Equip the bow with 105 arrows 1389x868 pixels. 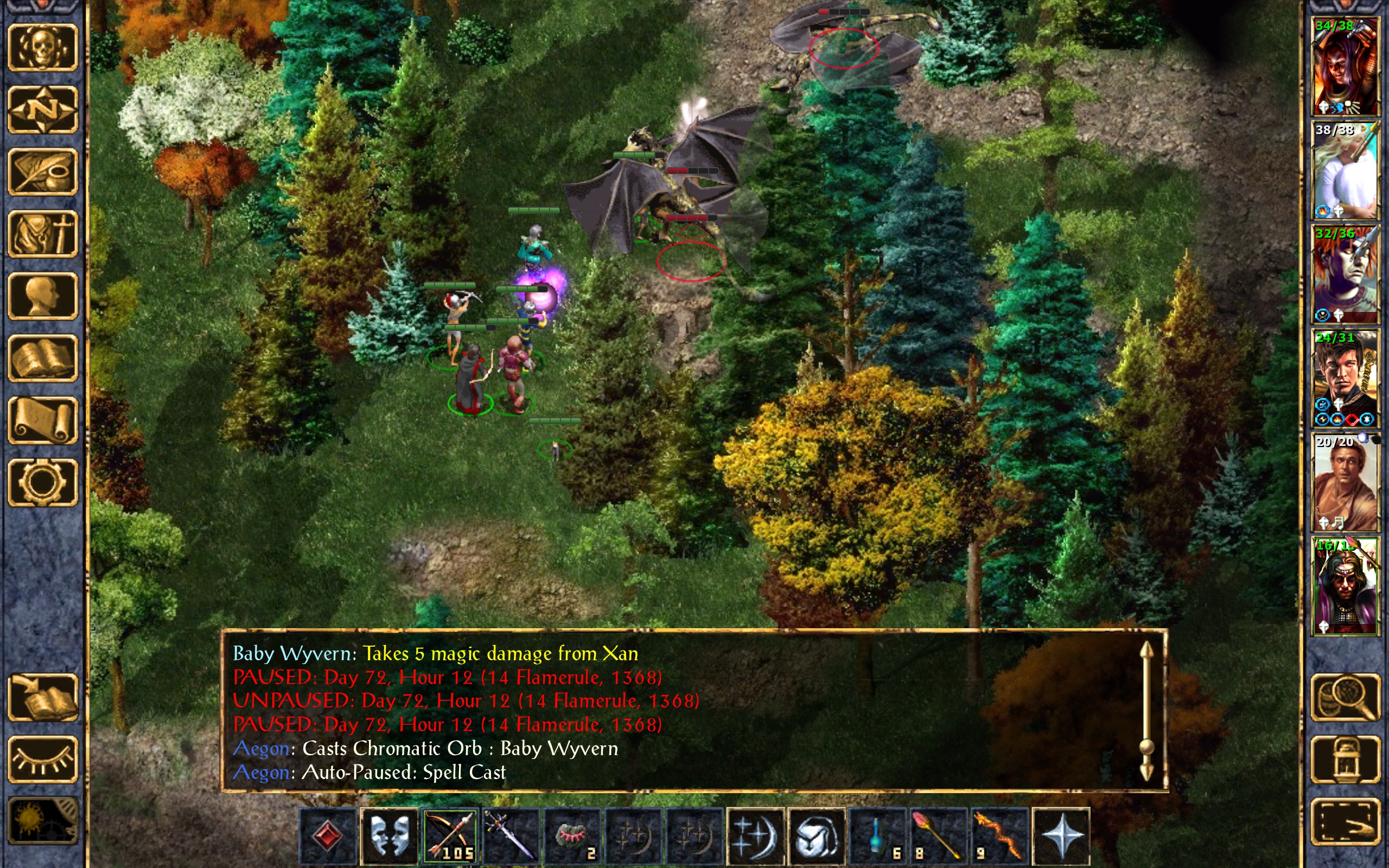pyautogui.click(x=450, y=835)
